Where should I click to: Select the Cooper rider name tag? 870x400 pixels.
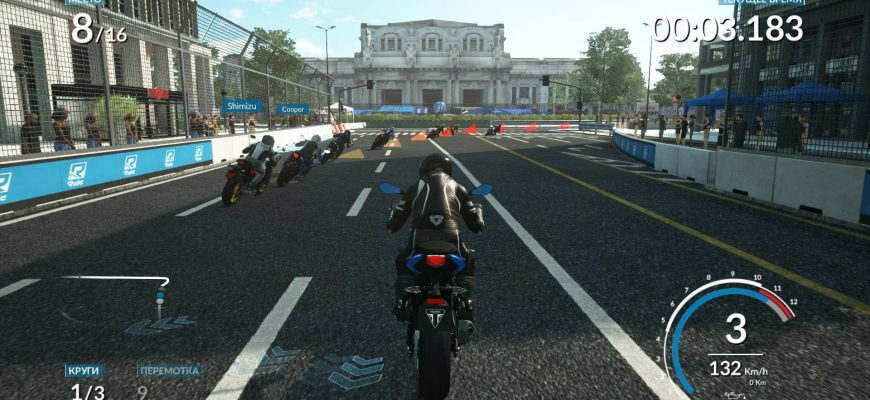[293, 109]
